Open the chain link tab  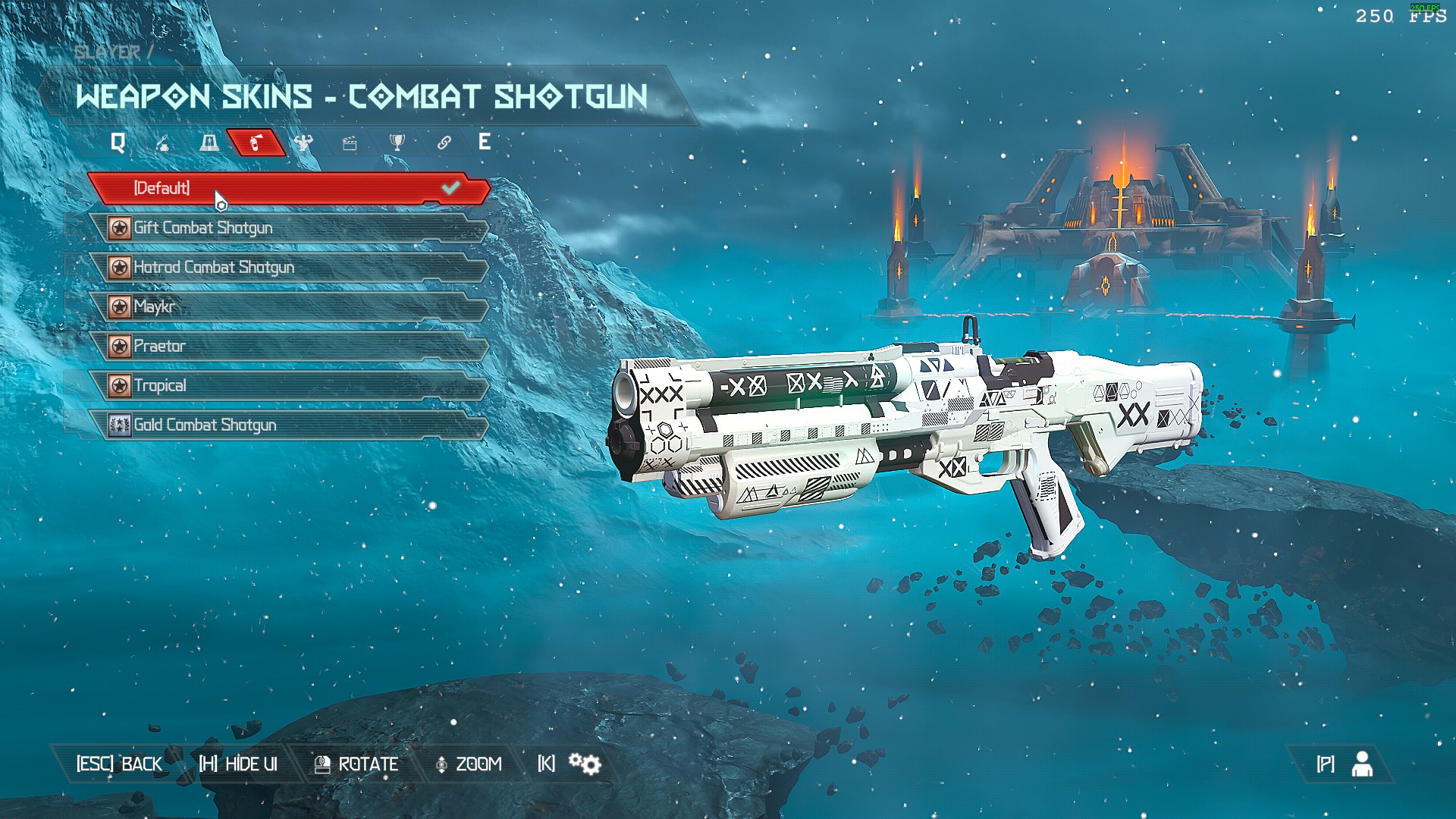(444, 143)
